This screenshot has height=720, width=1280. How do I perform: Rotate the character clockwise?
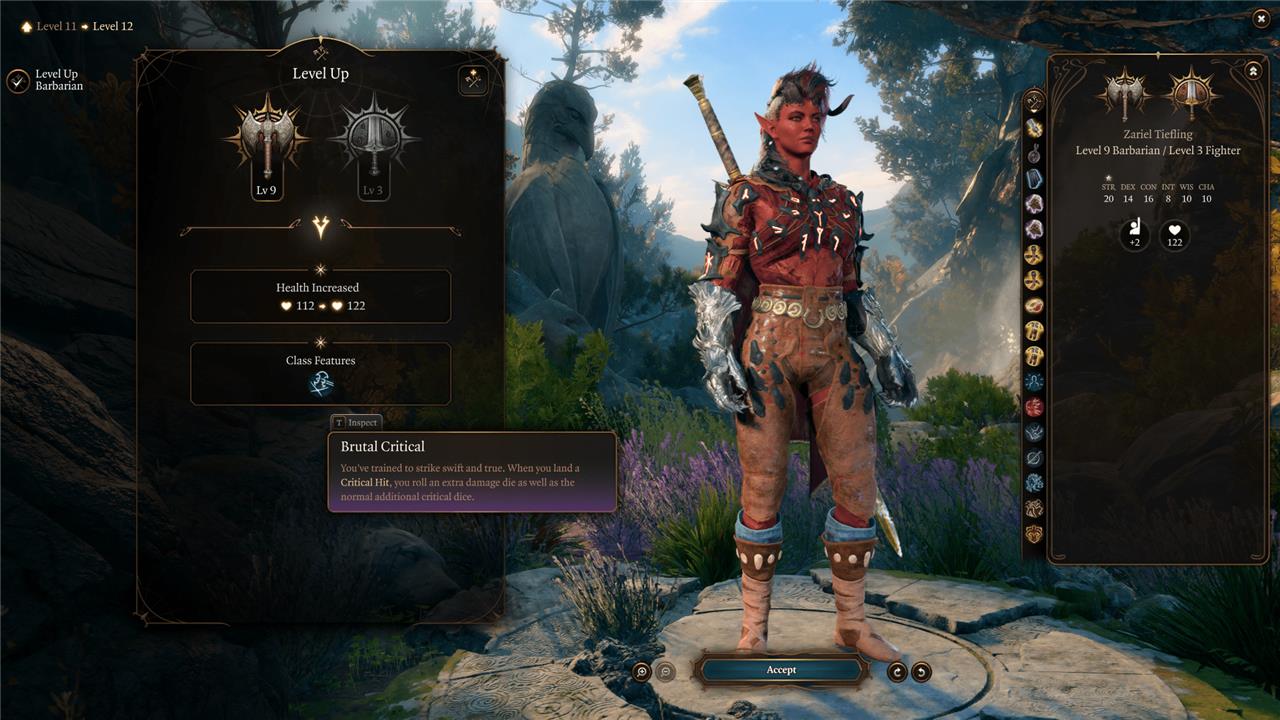click(x=897, y=672)
